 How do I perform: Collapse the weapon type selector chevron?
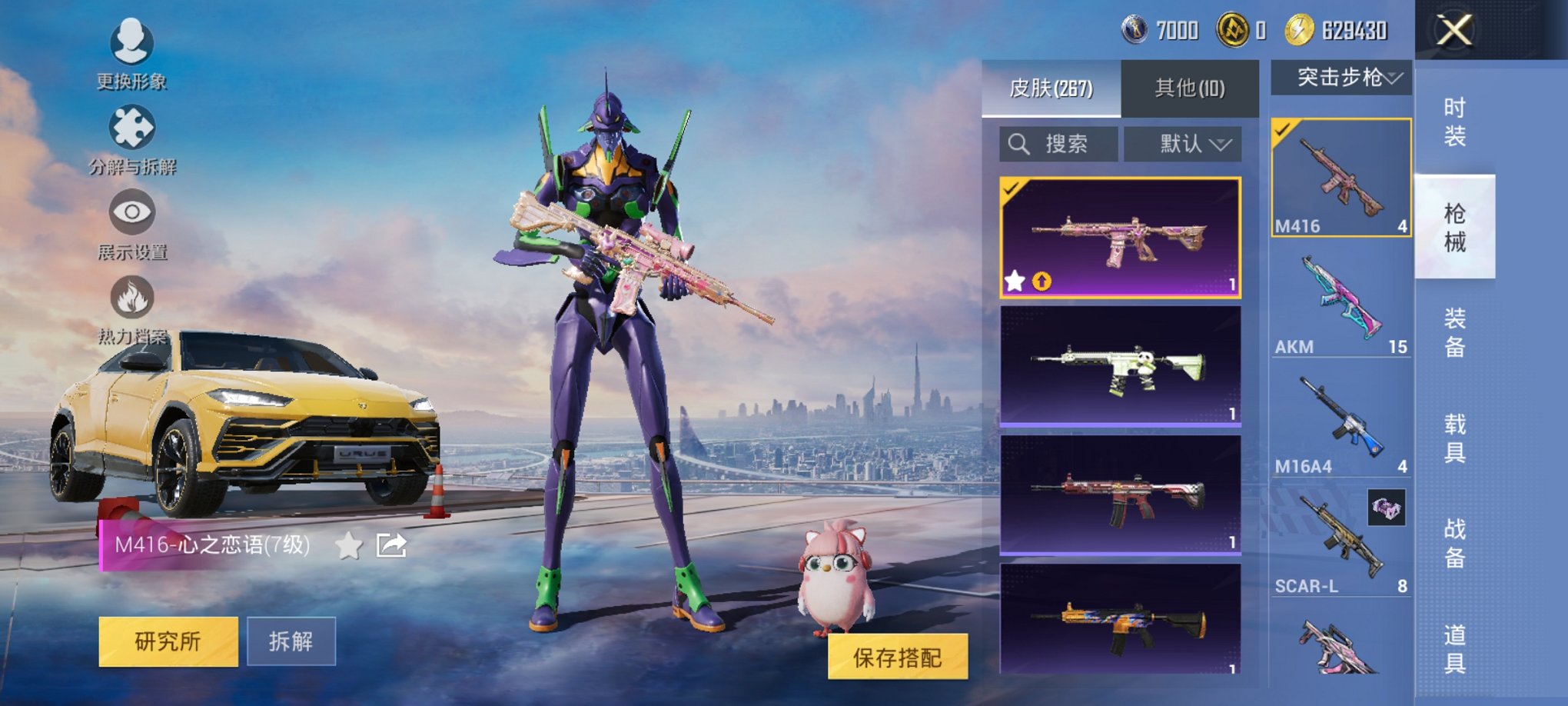(x=1394, y=78)
